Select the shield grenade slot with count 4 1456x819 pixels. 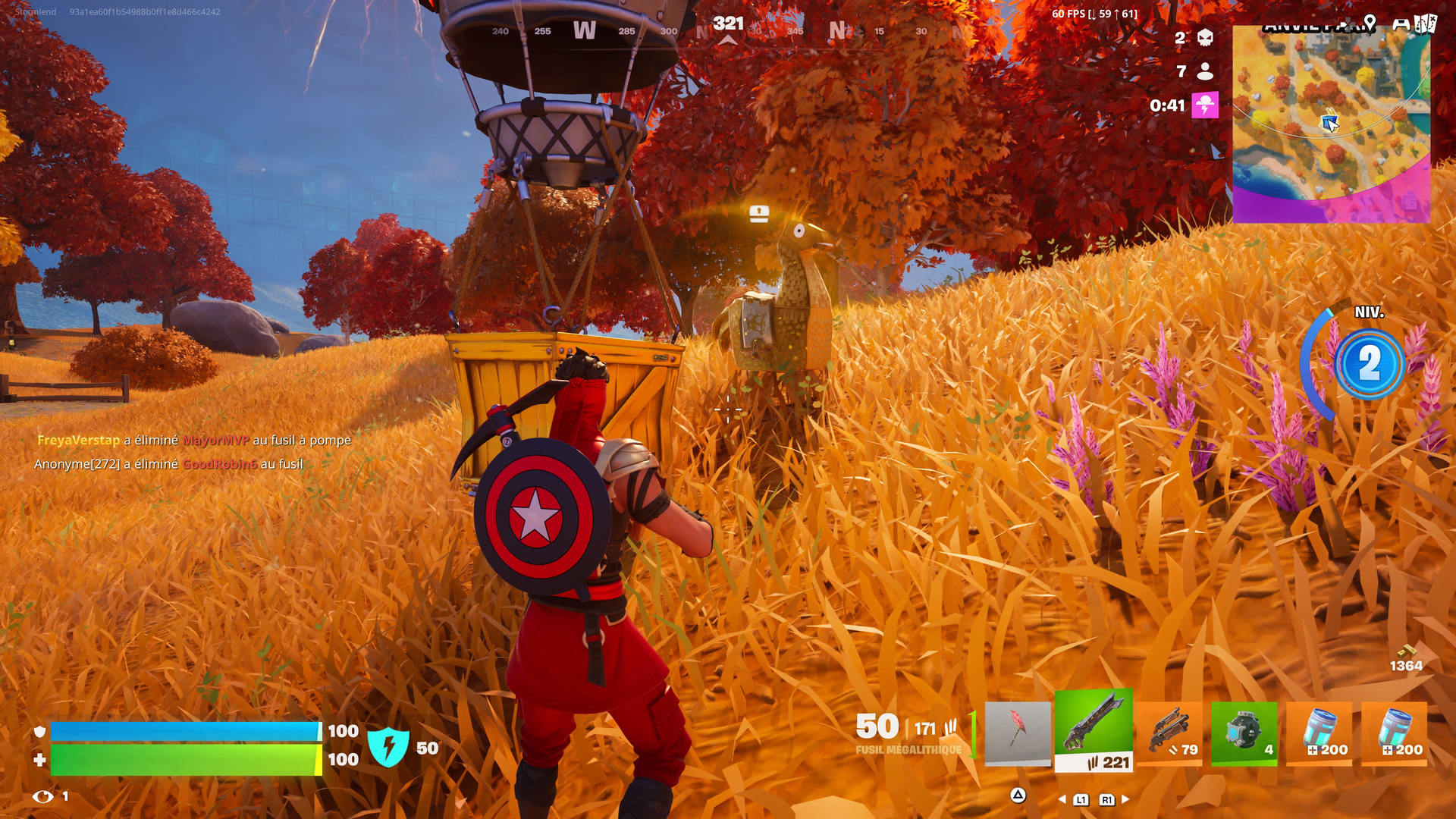point(1244,733)
